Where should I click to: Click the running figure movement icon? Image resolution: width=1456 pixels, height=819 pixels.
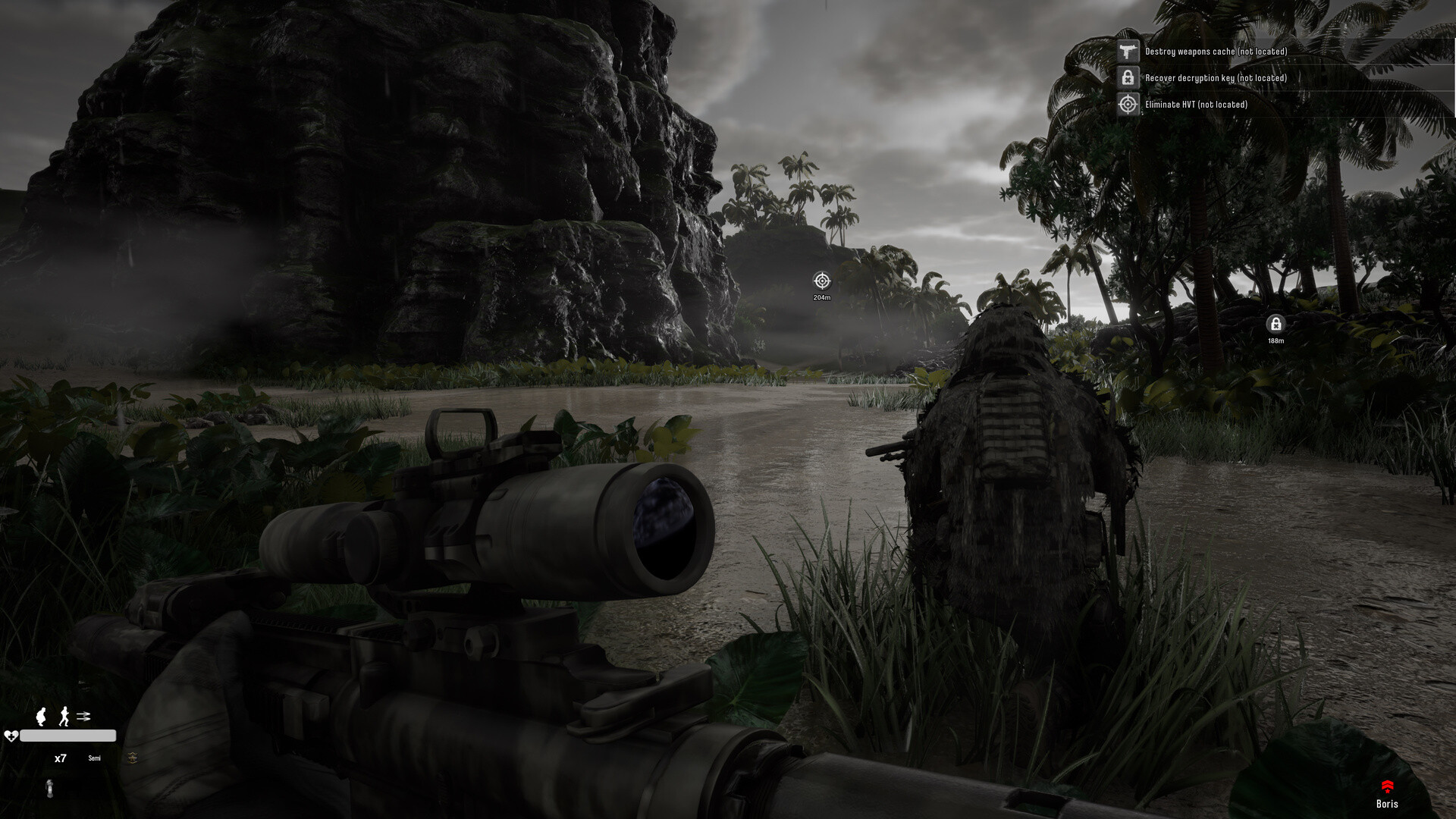[64, 716]
